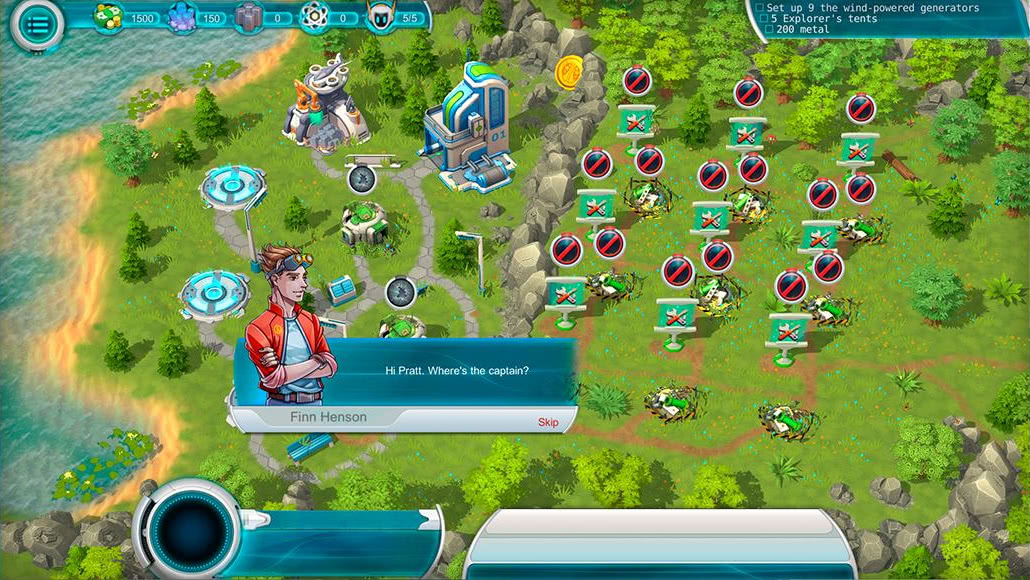Open the hamburger menu button
1030x580 pixels.
pos(37,25)
